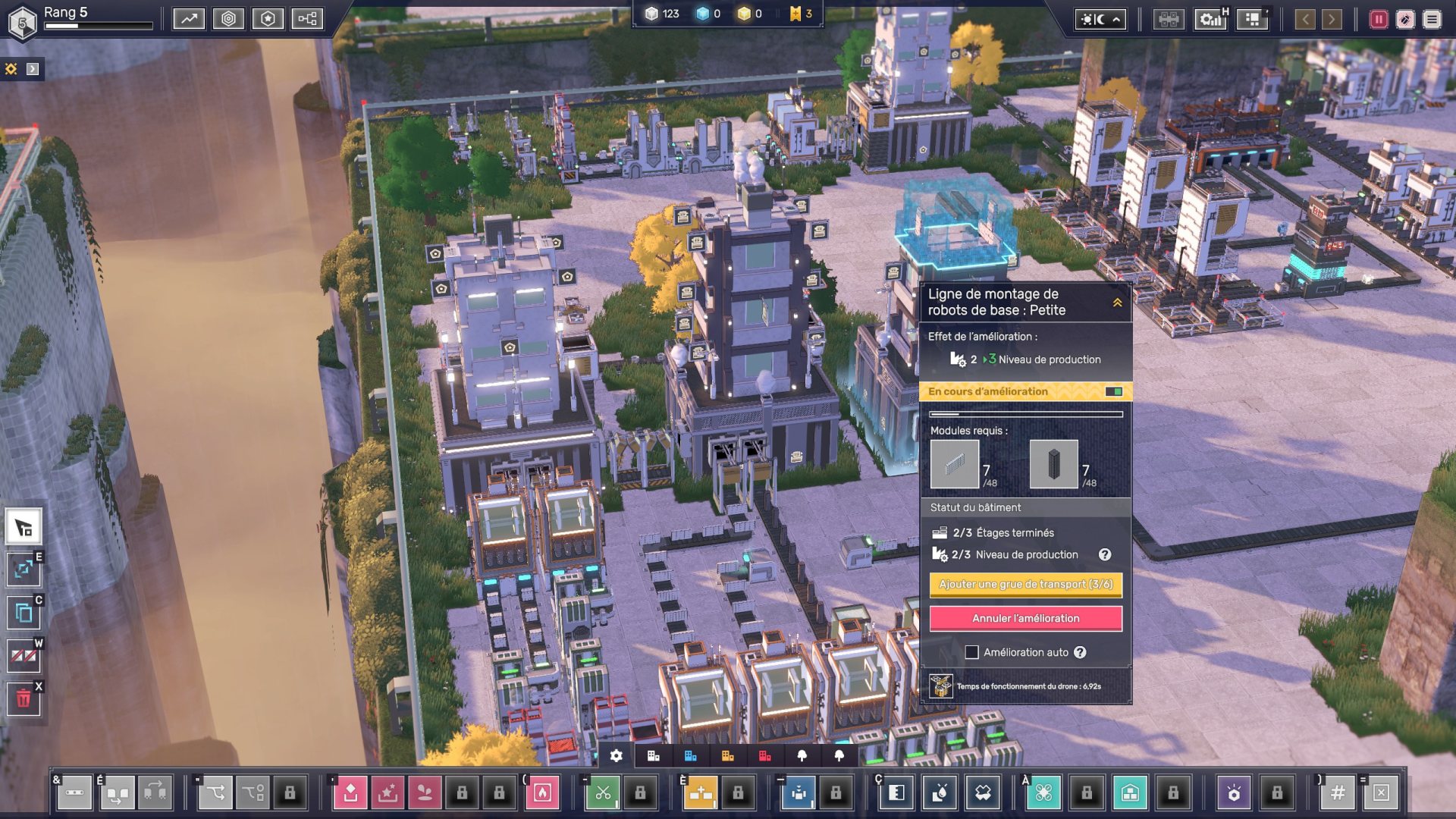Collapse the Ligne de montage panel header
1456x819 pixels.
tap(1117, 303)
